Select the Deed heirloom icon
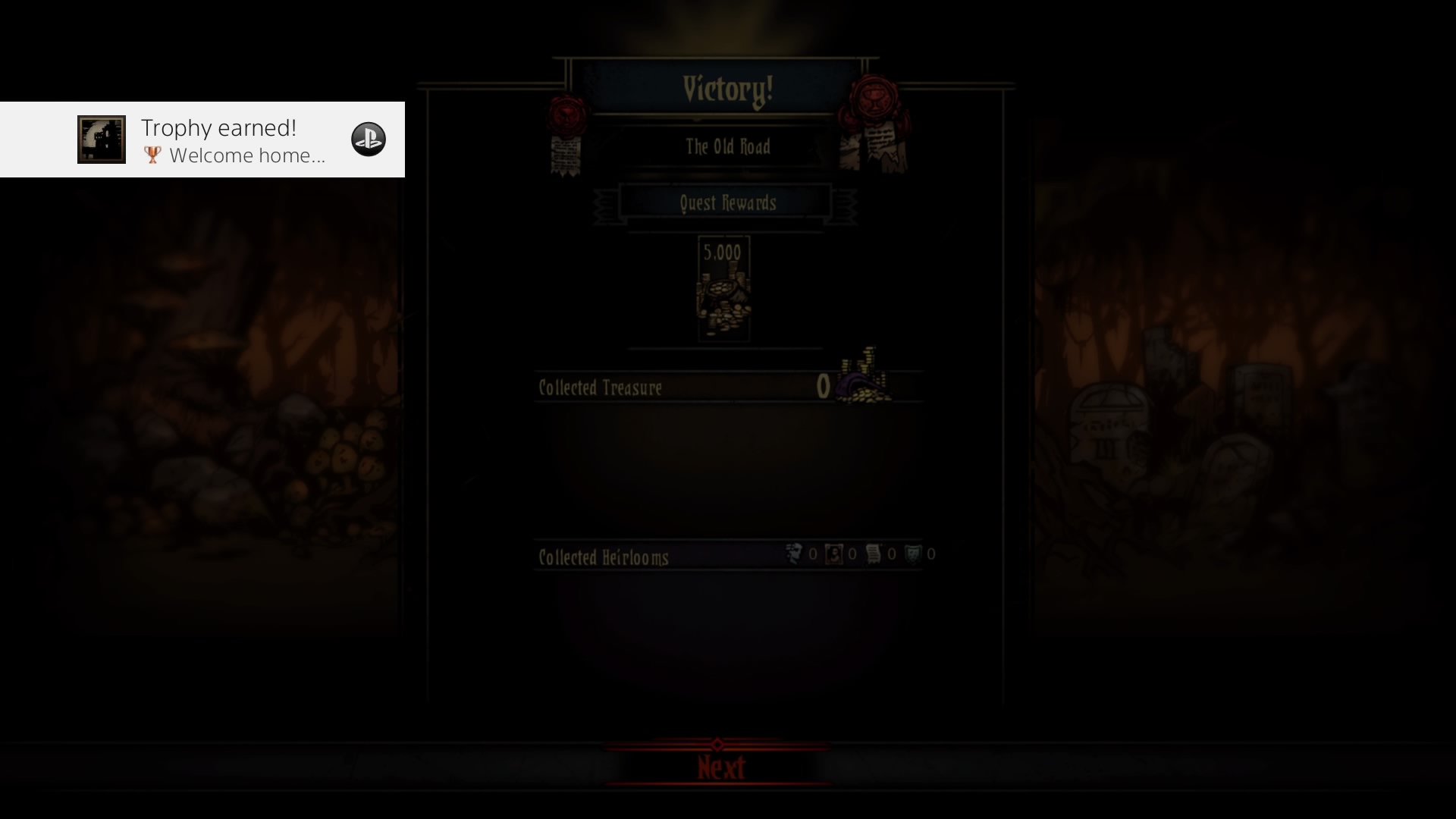1456x819 pixels. point(874,554)
